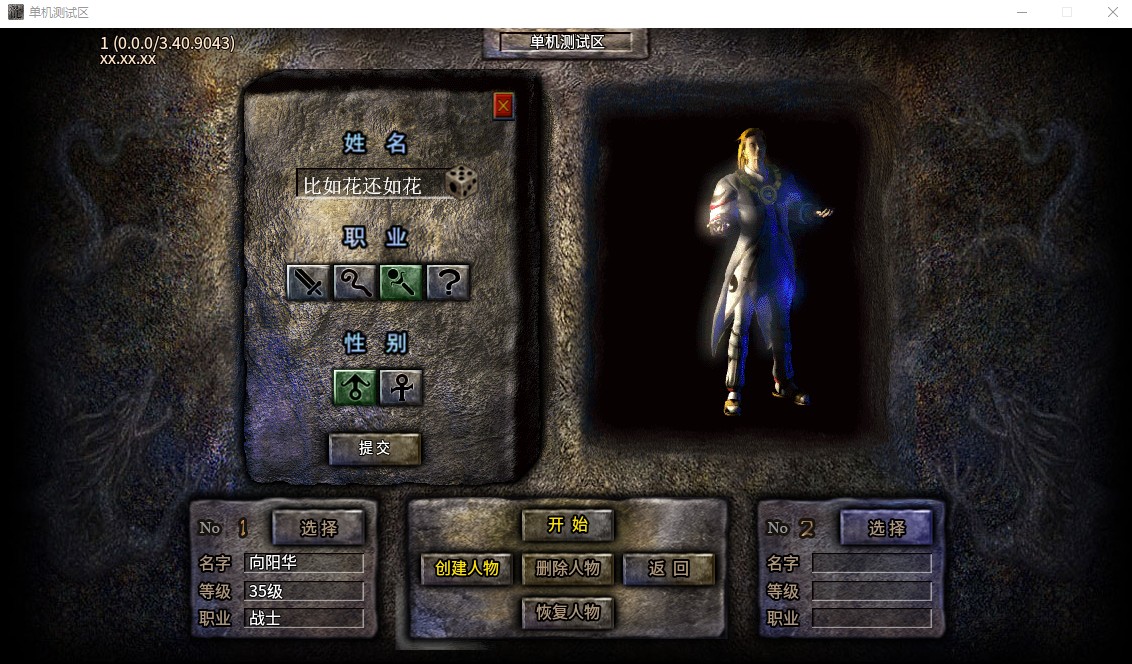Screen dimensions: 1132x664
Task: Close the character creation panel
Action: coord(503,105)
